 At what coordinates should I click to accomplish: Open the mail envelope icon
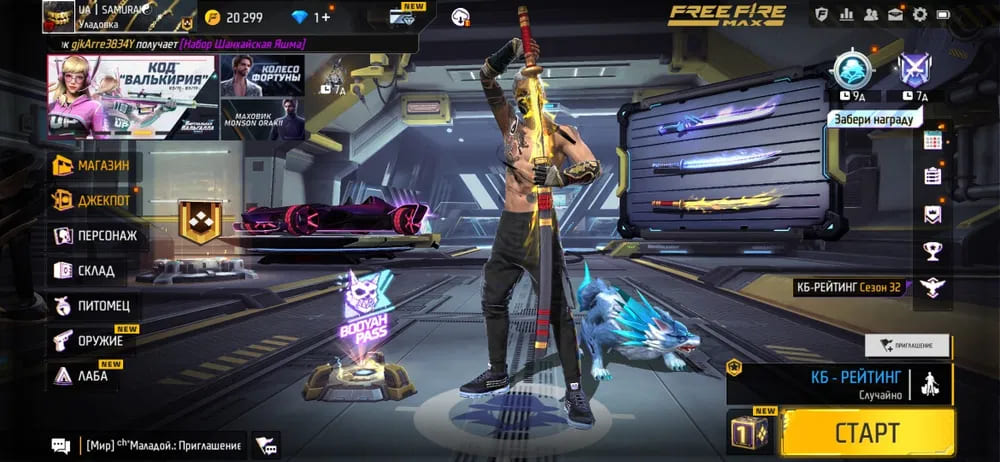[895, 14]
